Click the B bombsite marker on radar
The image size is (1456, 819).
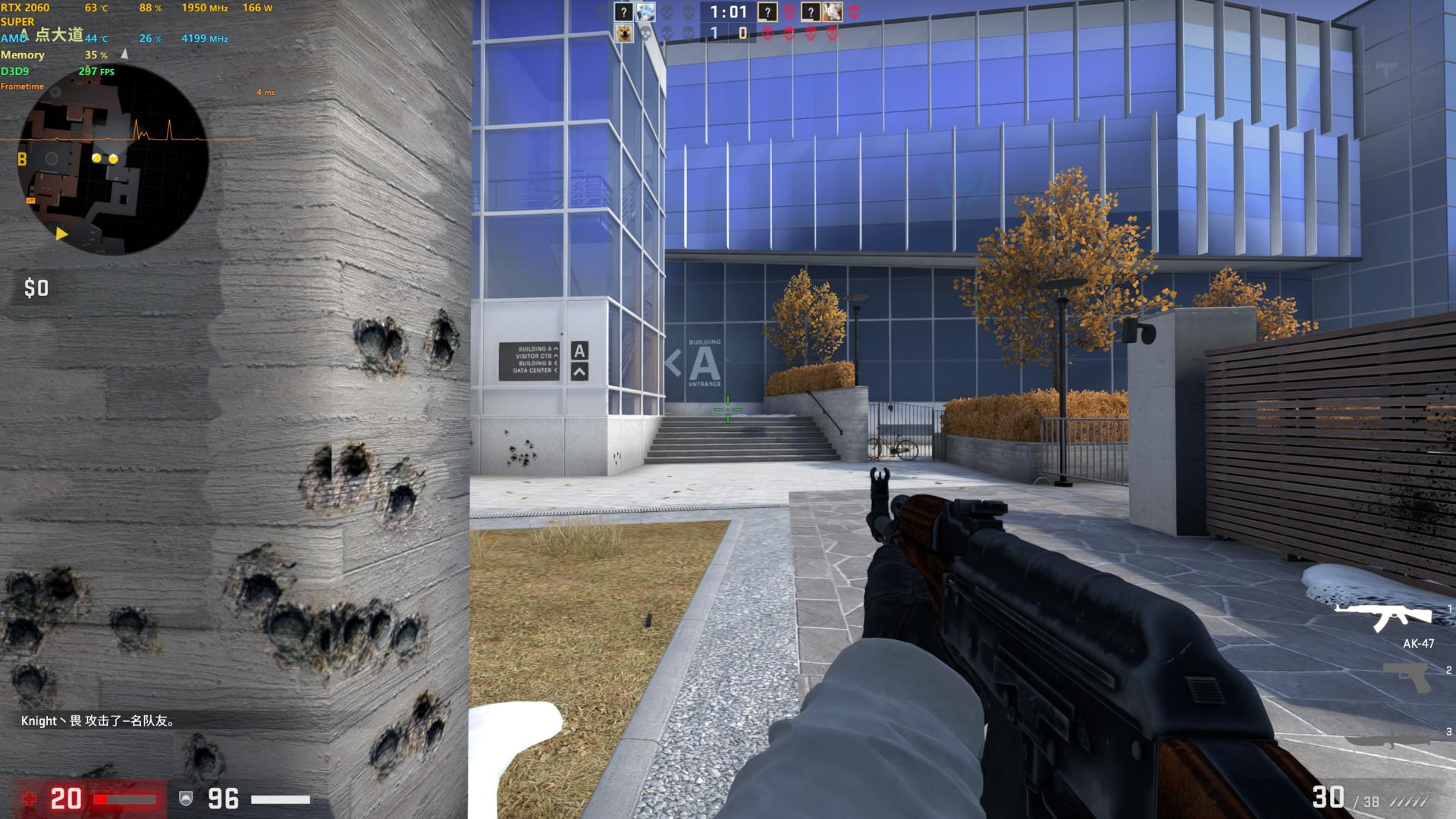click(22, 159)
